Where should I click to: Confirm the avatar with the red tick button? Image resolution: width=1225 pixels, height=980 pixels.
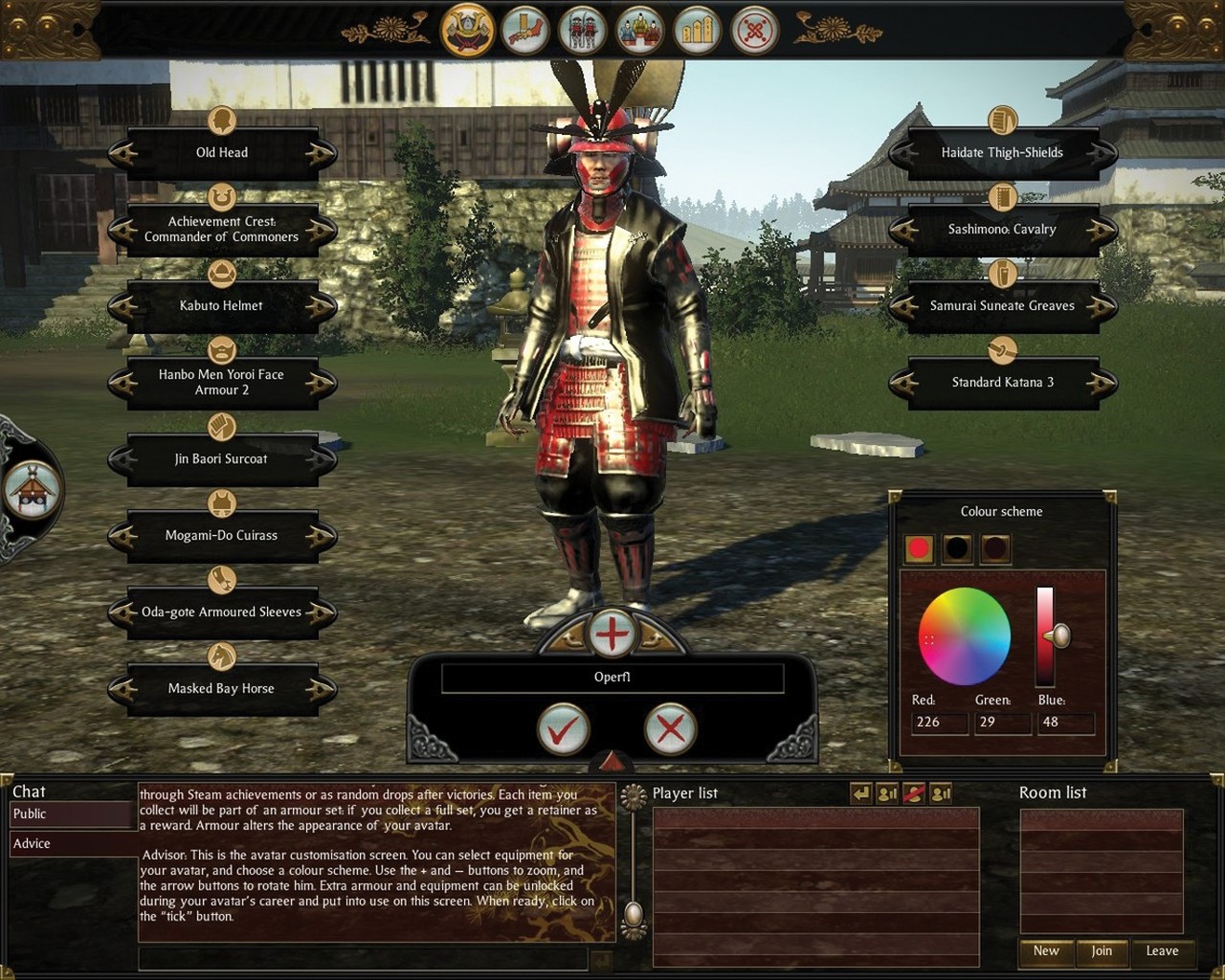click(563, 730)
